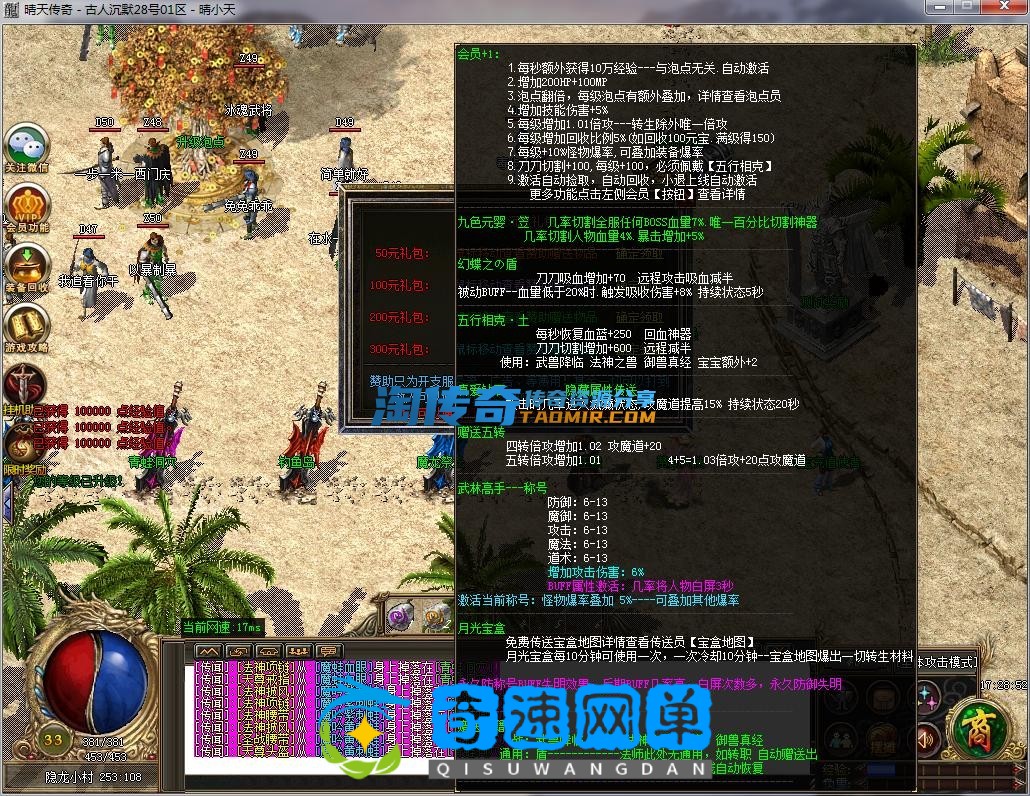Click the sparkling stars skill button

coord(926,695)
